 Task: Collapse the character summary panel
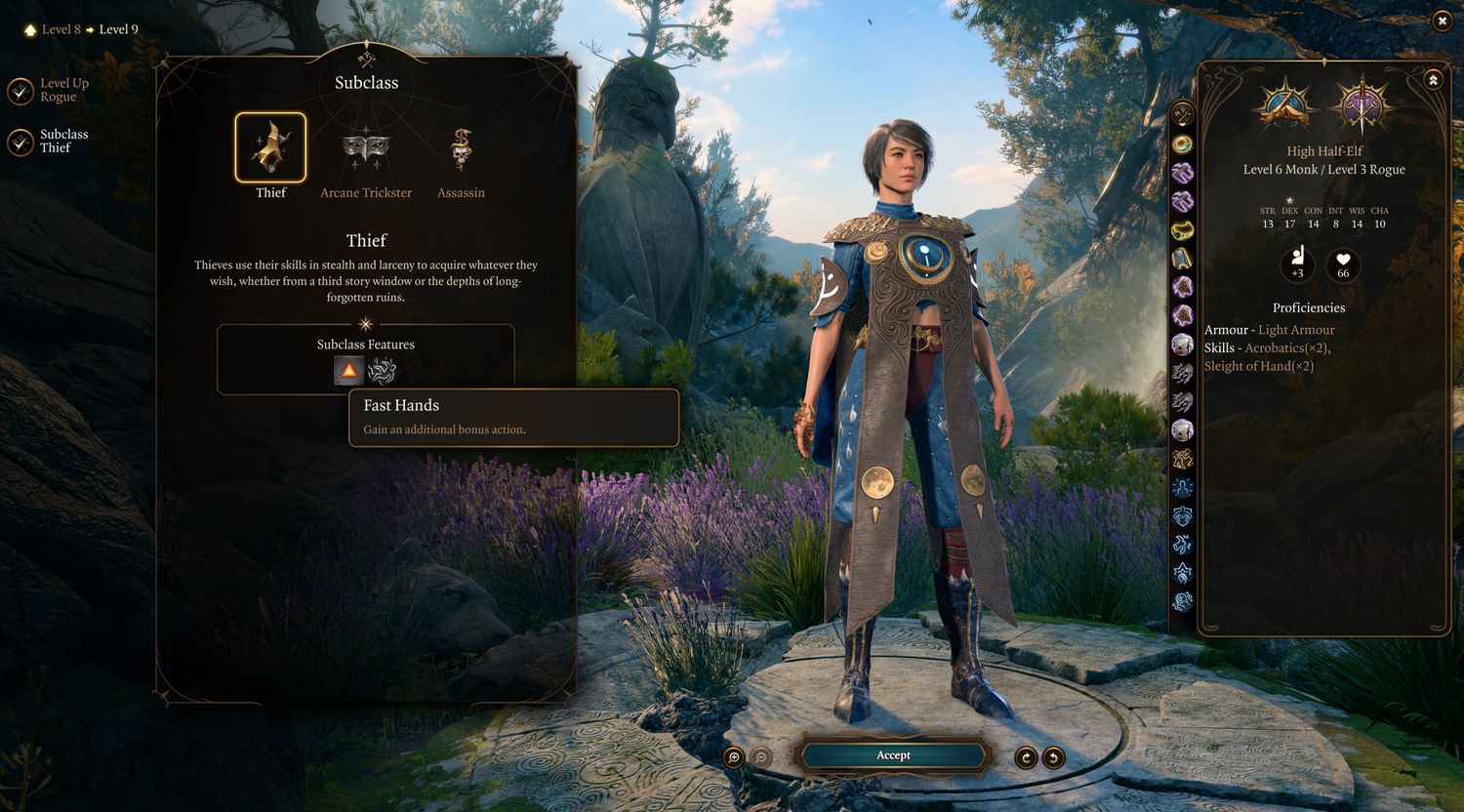1433,80
